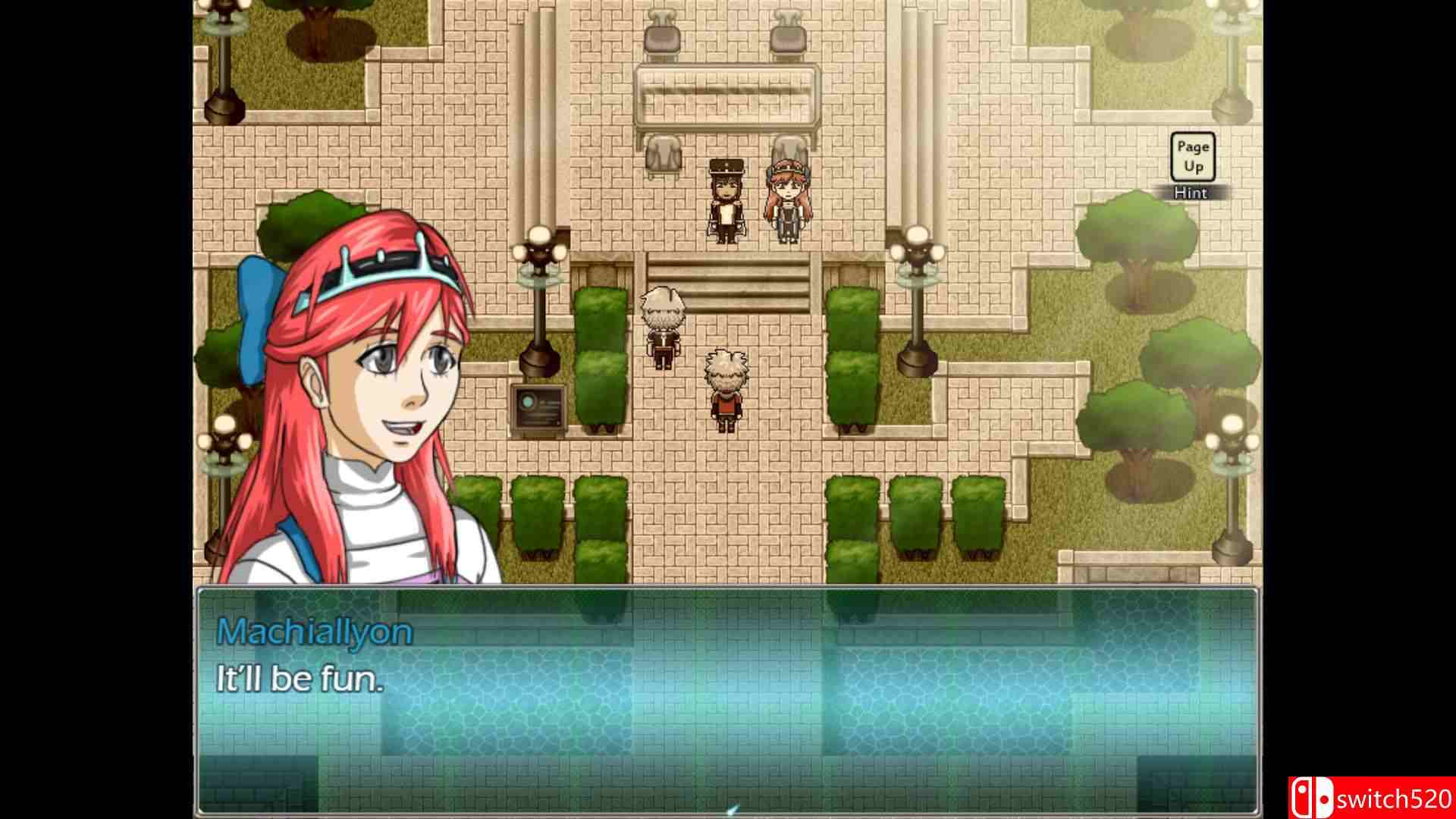Click the spiky-haired boy in red clothes
1456x819 pixels.
point(723,391)
